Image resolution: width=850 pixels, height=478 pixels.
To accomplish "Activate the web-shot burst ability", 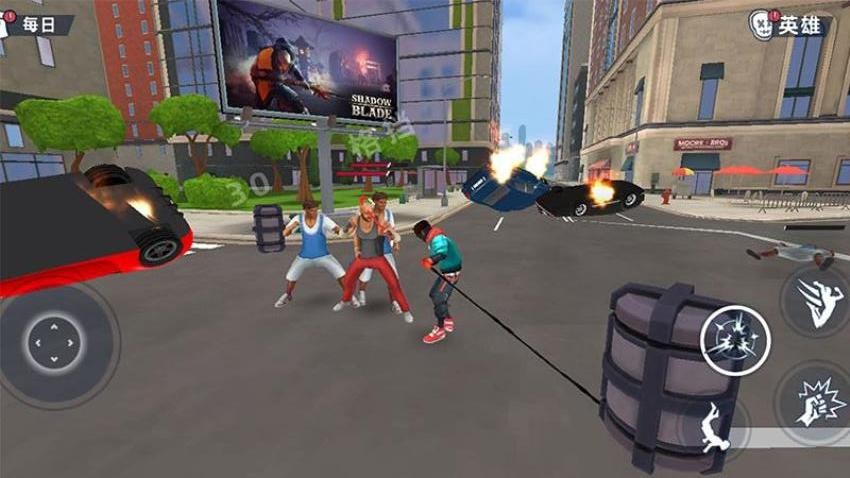I will click(735, 340).
